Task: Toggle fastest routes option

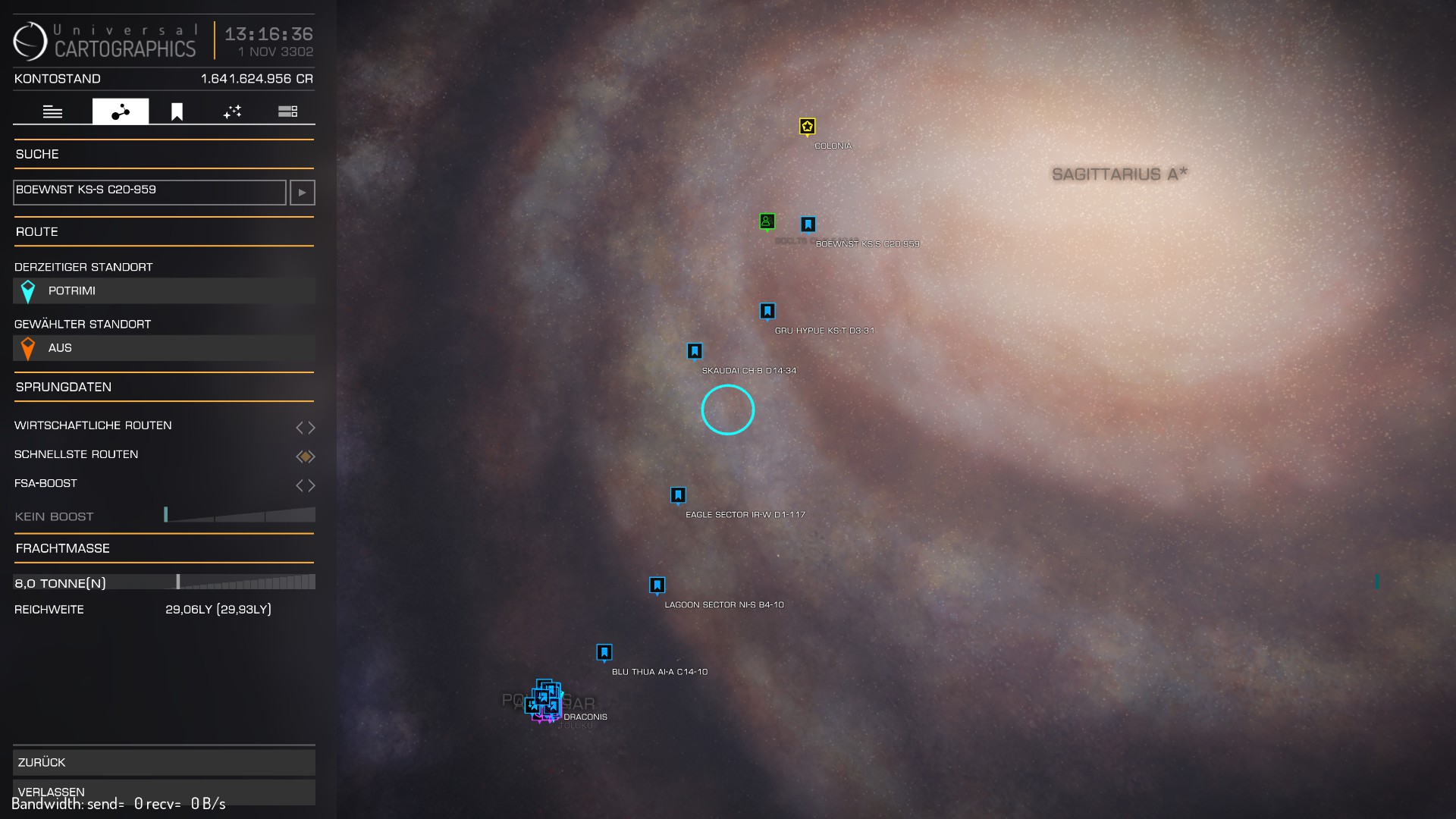Action: point(305,457)
